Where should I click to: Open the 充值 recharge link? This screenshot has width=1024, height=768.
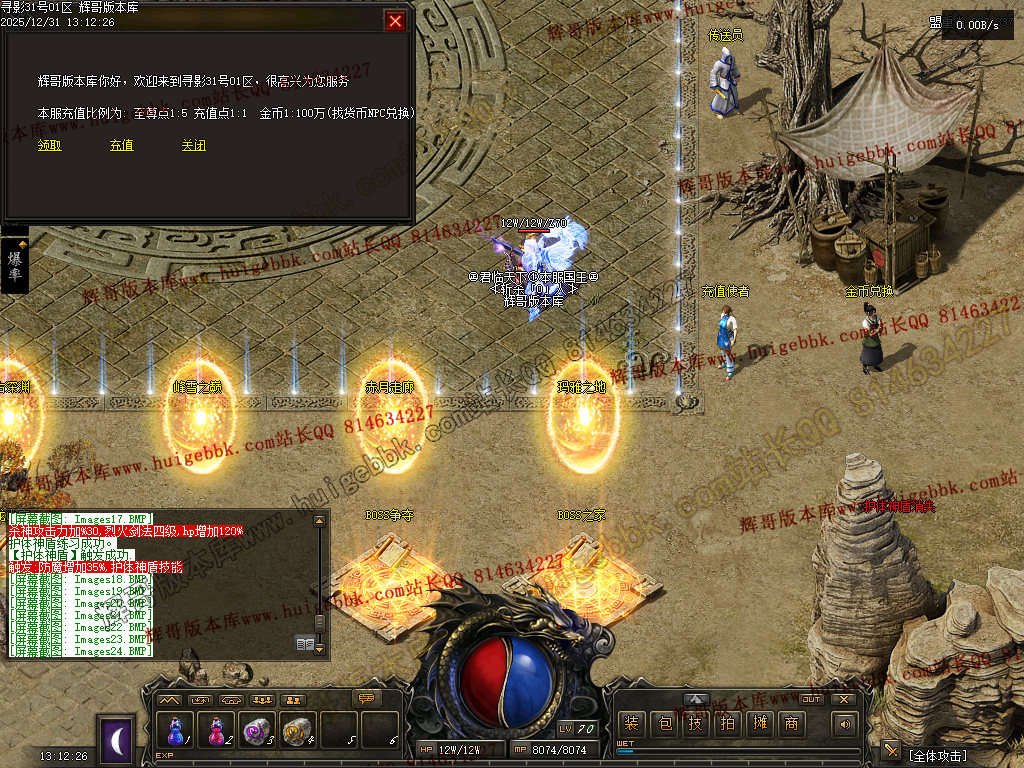(122, 145)
